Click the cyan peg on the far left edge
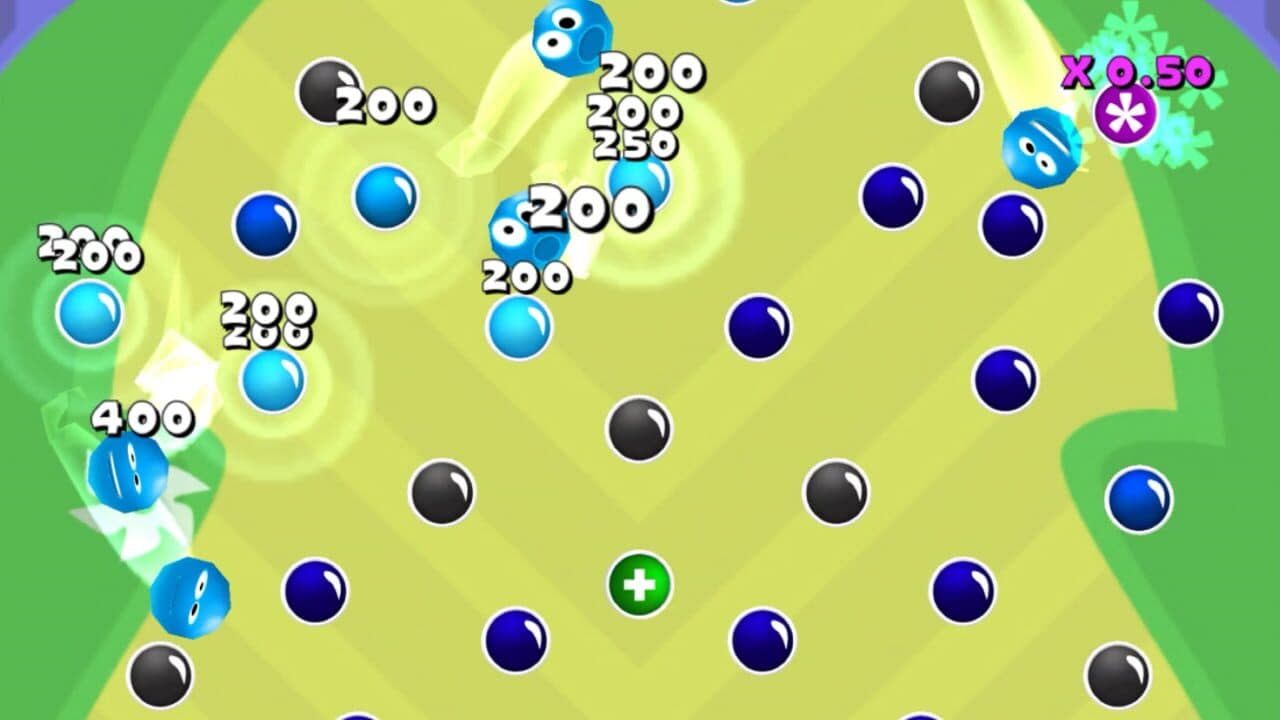 89,315
